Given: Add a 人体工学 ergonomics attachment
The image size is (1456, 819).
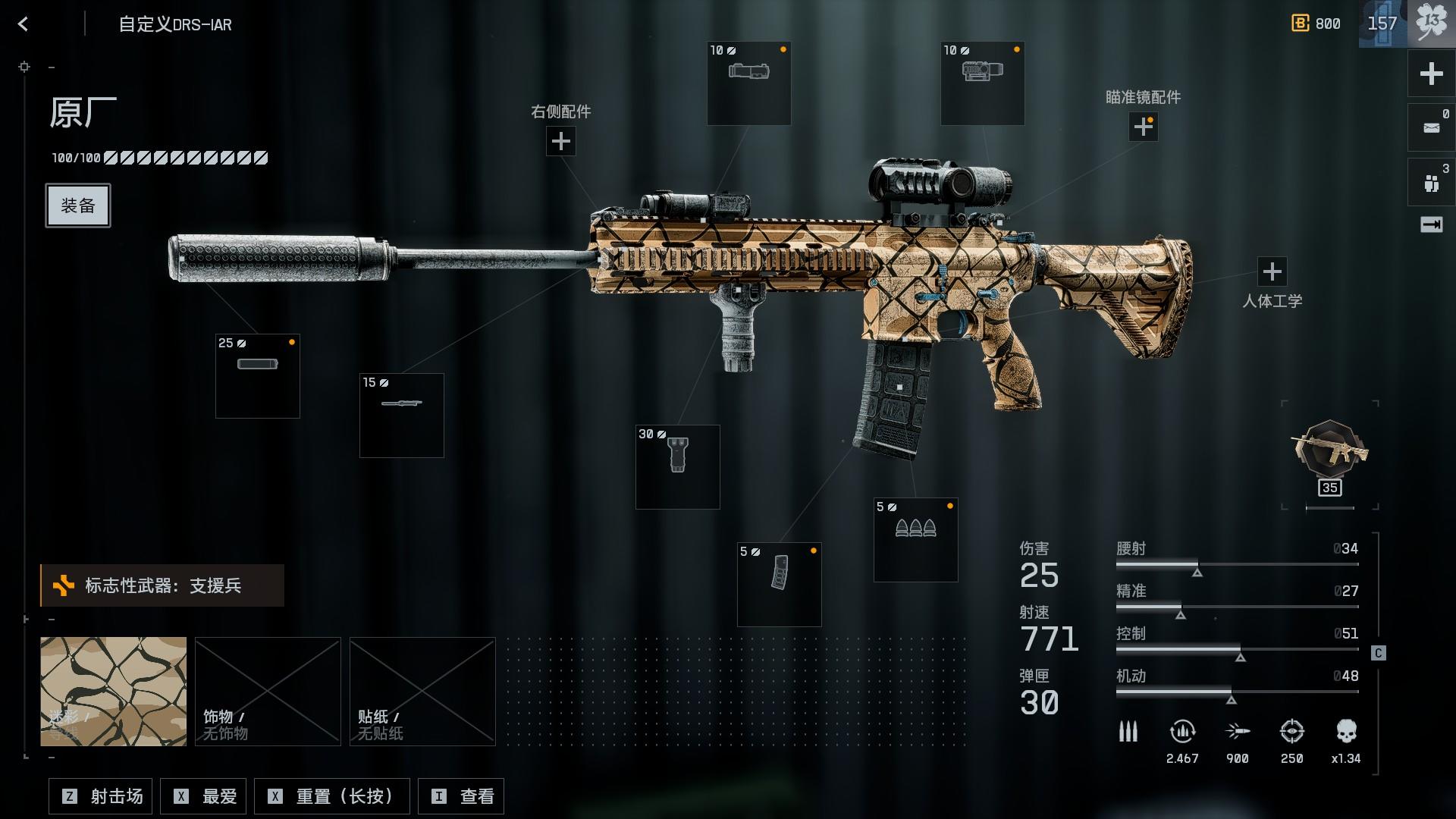Looking at the screenshot, I should point(1272,271).
